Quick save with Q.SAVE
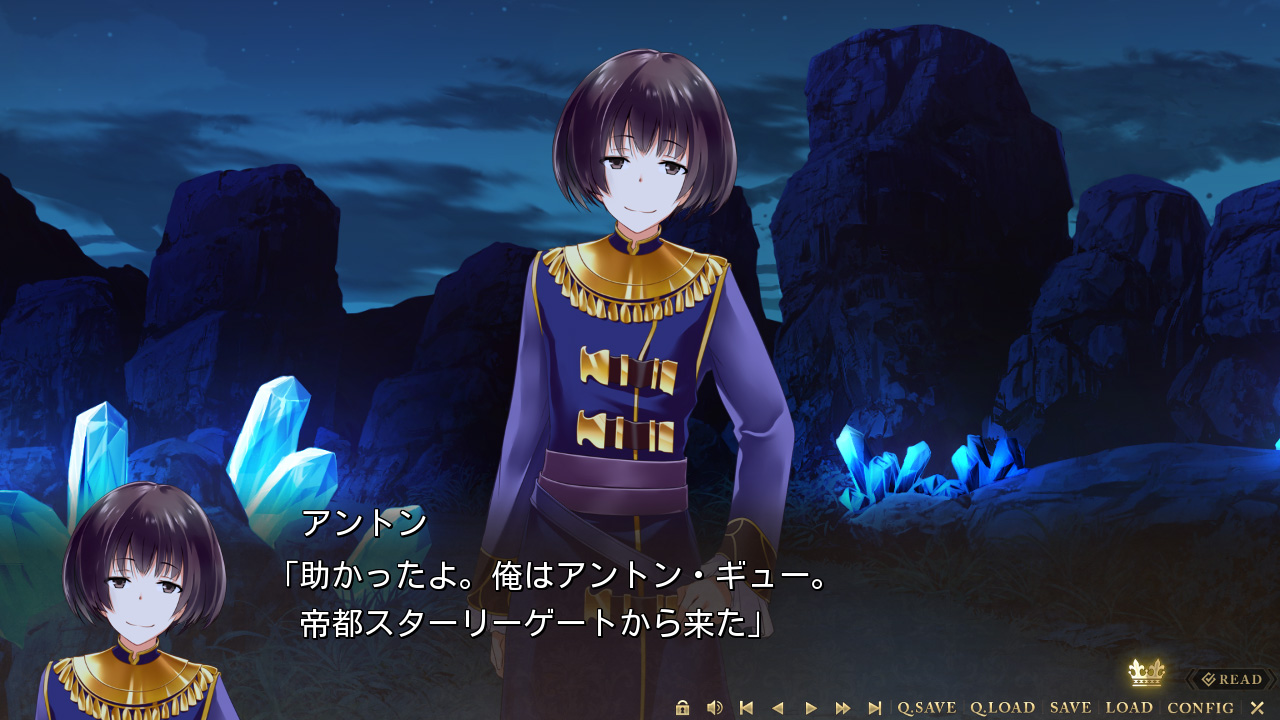The image size is (1280, 720). [x=926, y=708]
